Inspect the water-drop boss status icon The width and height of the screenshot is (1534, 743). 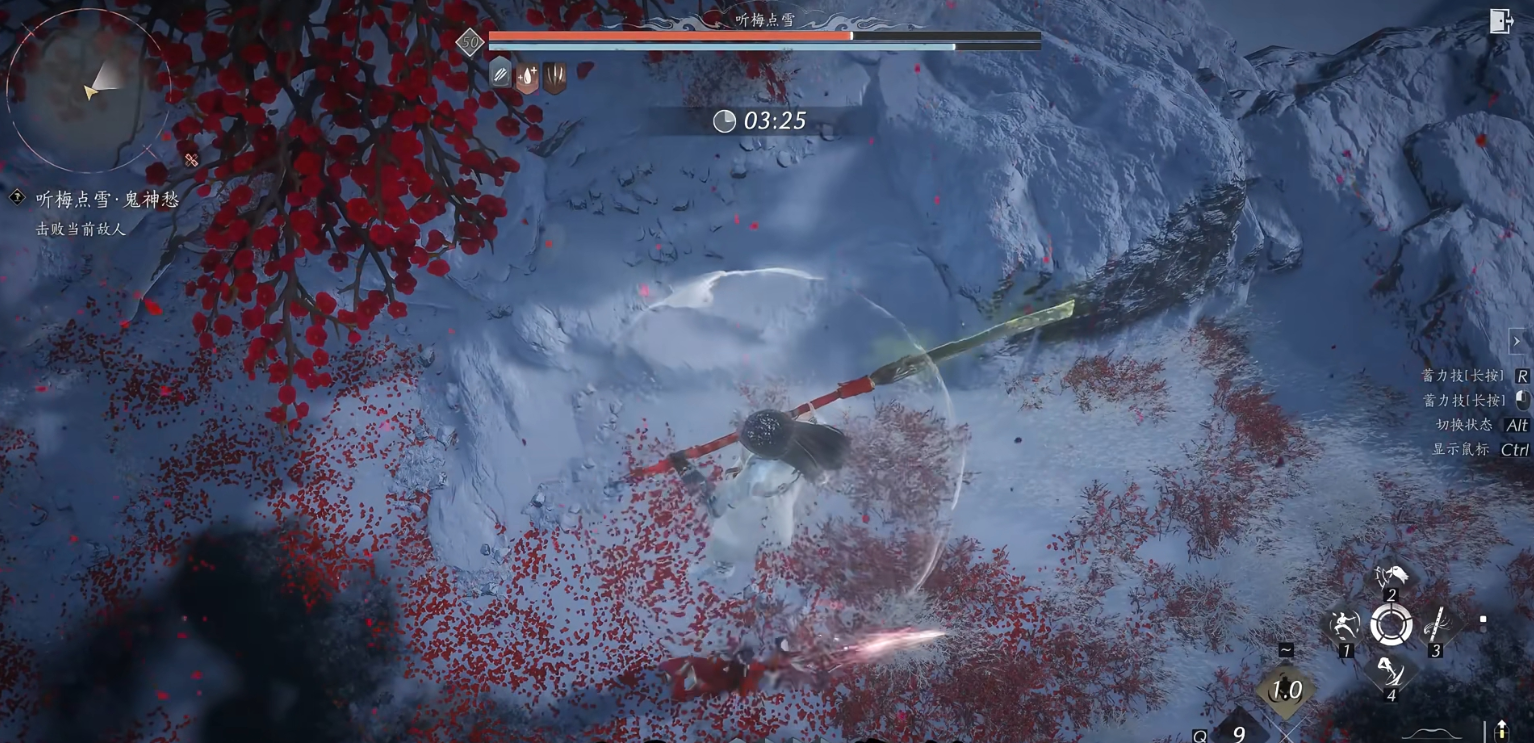(527, 77)
